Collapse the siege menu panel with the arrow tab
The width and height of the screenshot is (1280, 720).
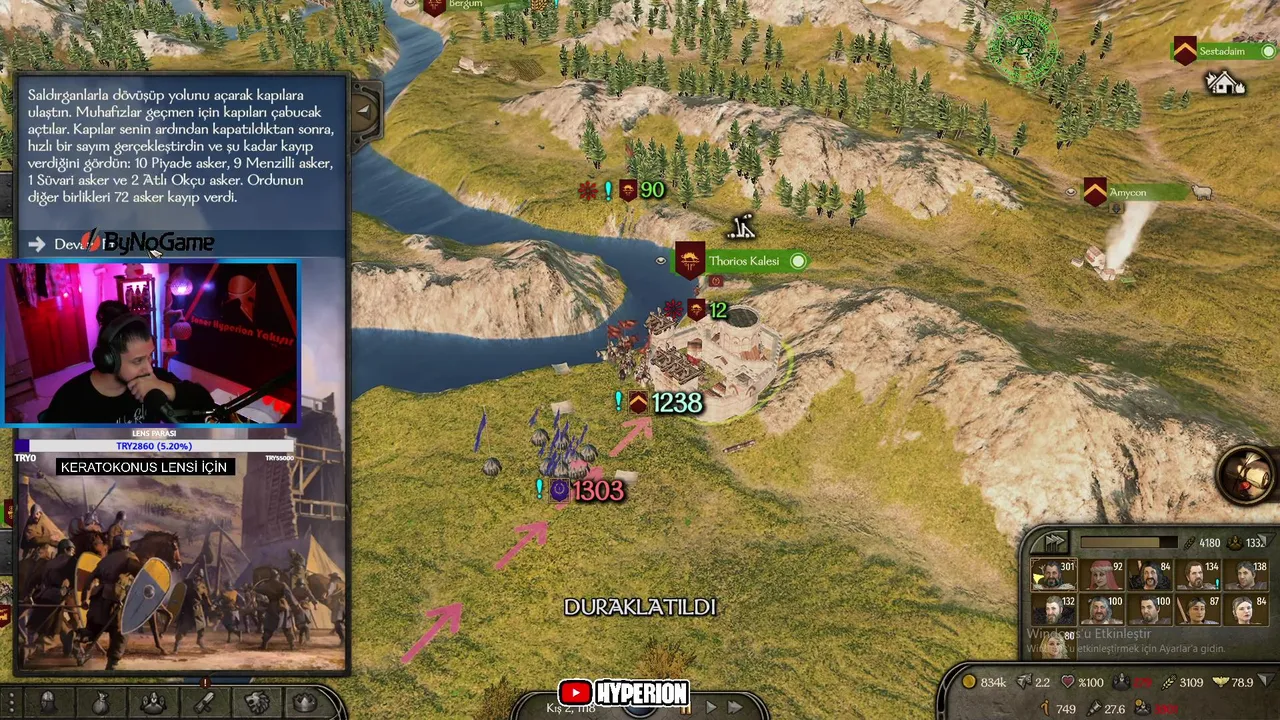(362, 112)
